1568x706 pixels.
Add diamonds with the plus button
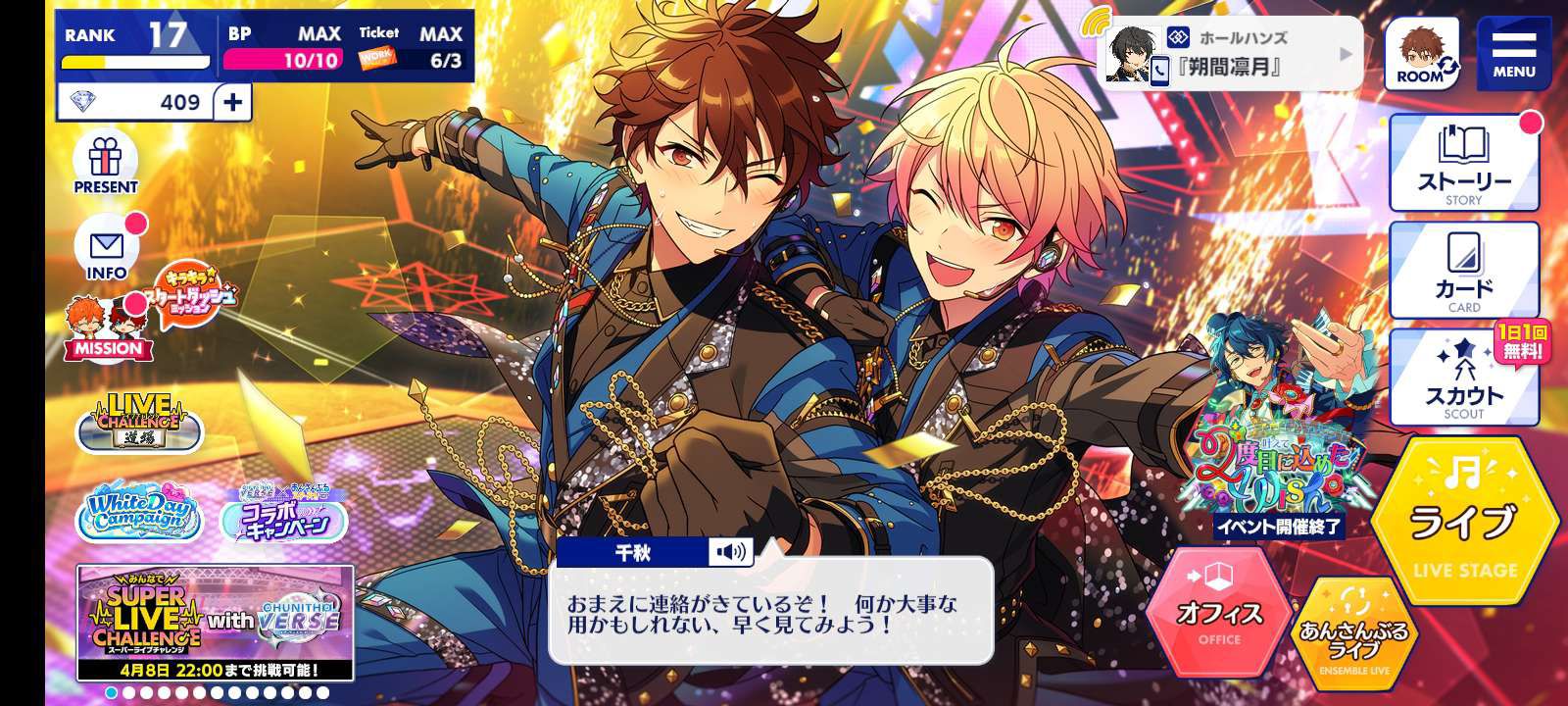point(232,102)
